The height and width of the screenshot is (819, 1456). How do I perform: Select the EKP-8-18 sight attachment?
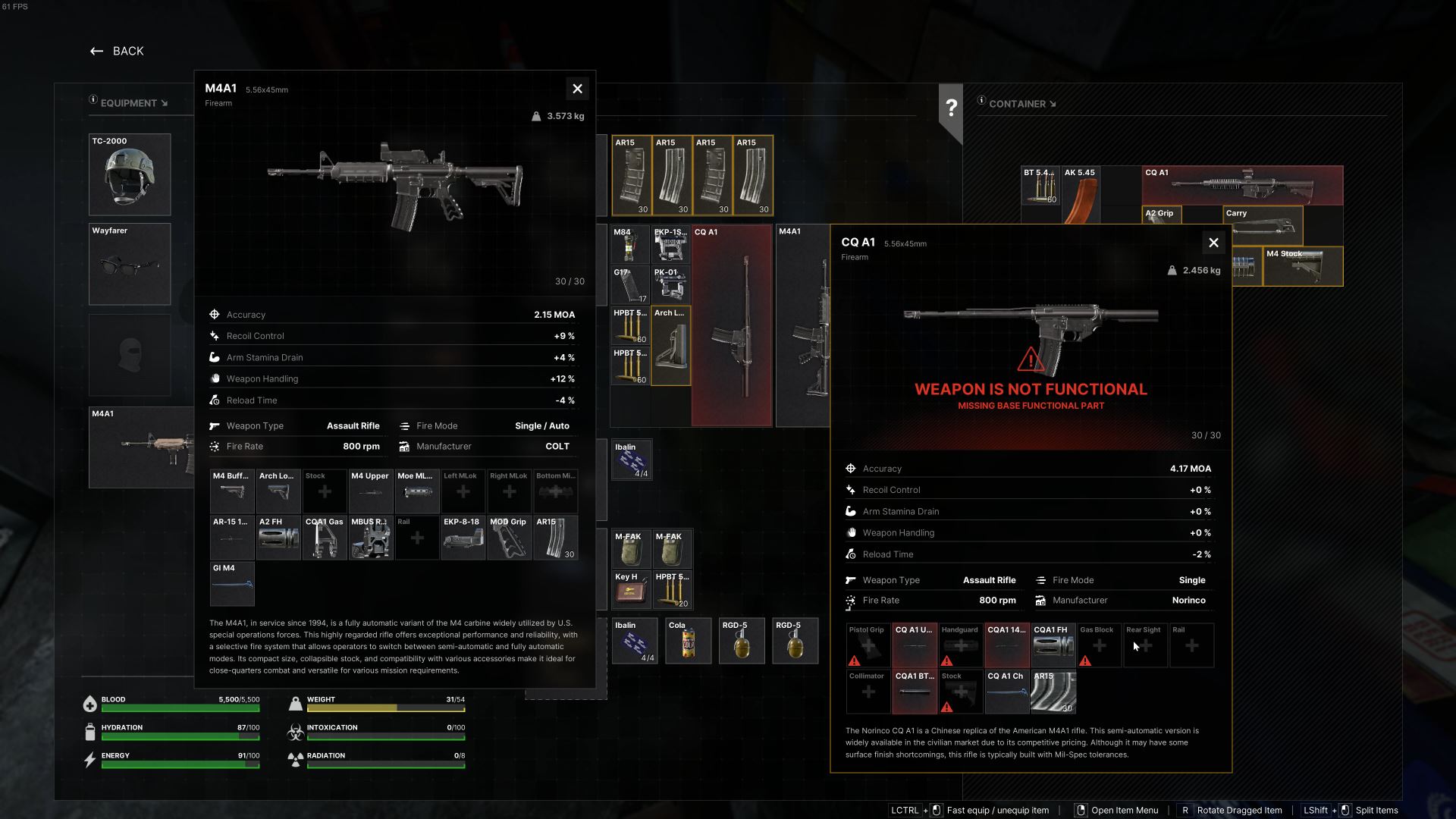463,538
